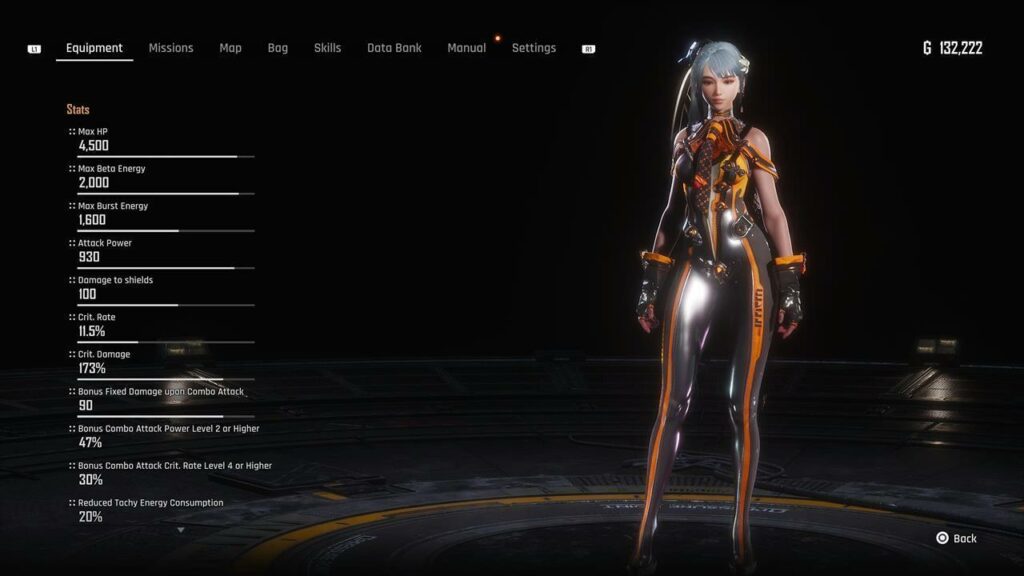
Task: Select the Manual tab
Action: 466,48
